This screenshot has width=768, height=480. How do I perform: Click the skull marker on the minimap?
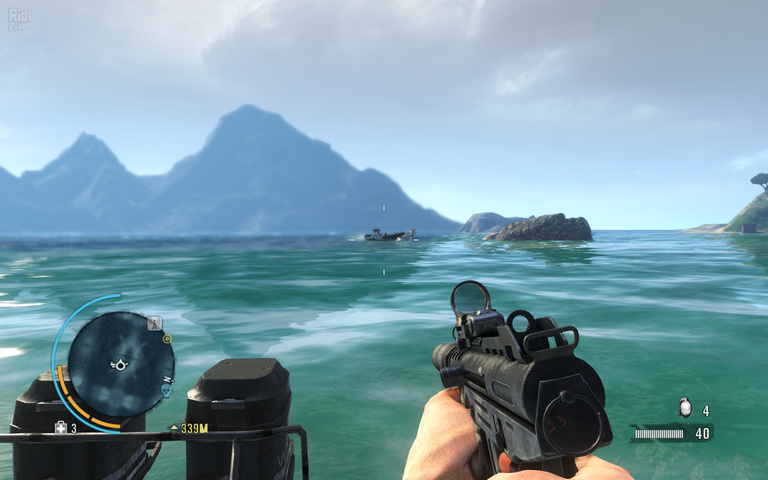[166, 391]
